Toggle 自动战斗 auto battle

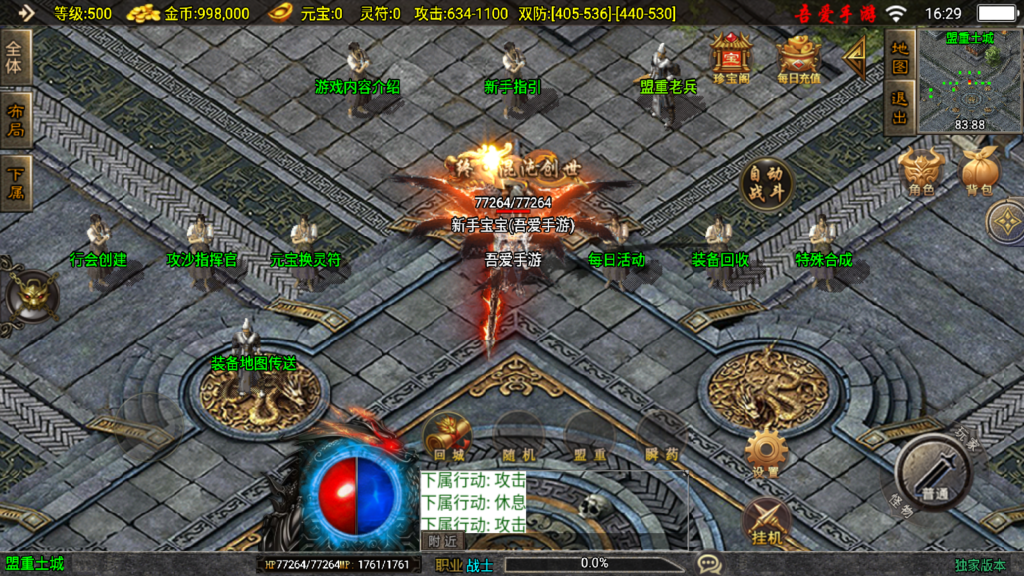pyautogui.click(x=766, y=185)
